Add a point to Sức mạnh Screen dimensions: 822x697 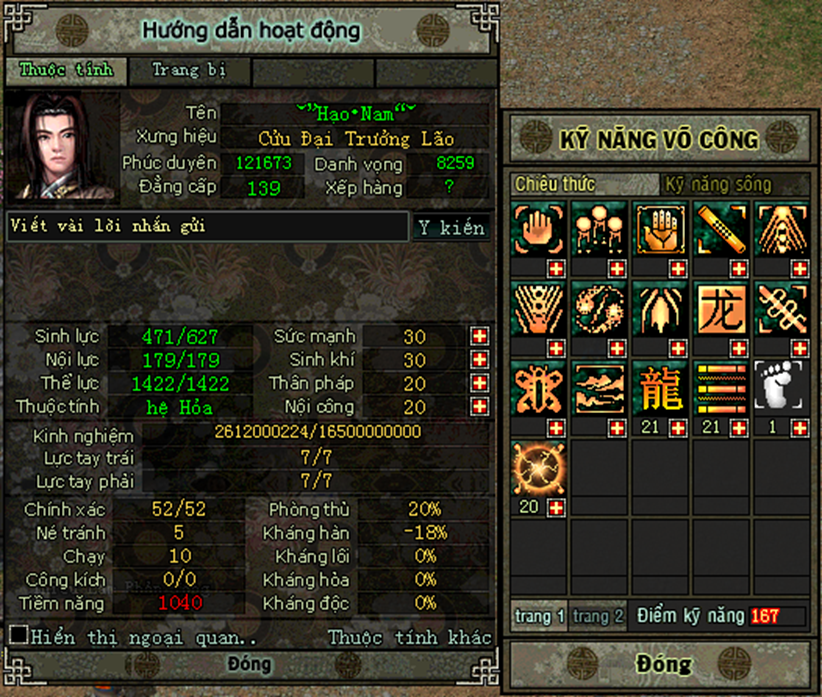(480, 337)
